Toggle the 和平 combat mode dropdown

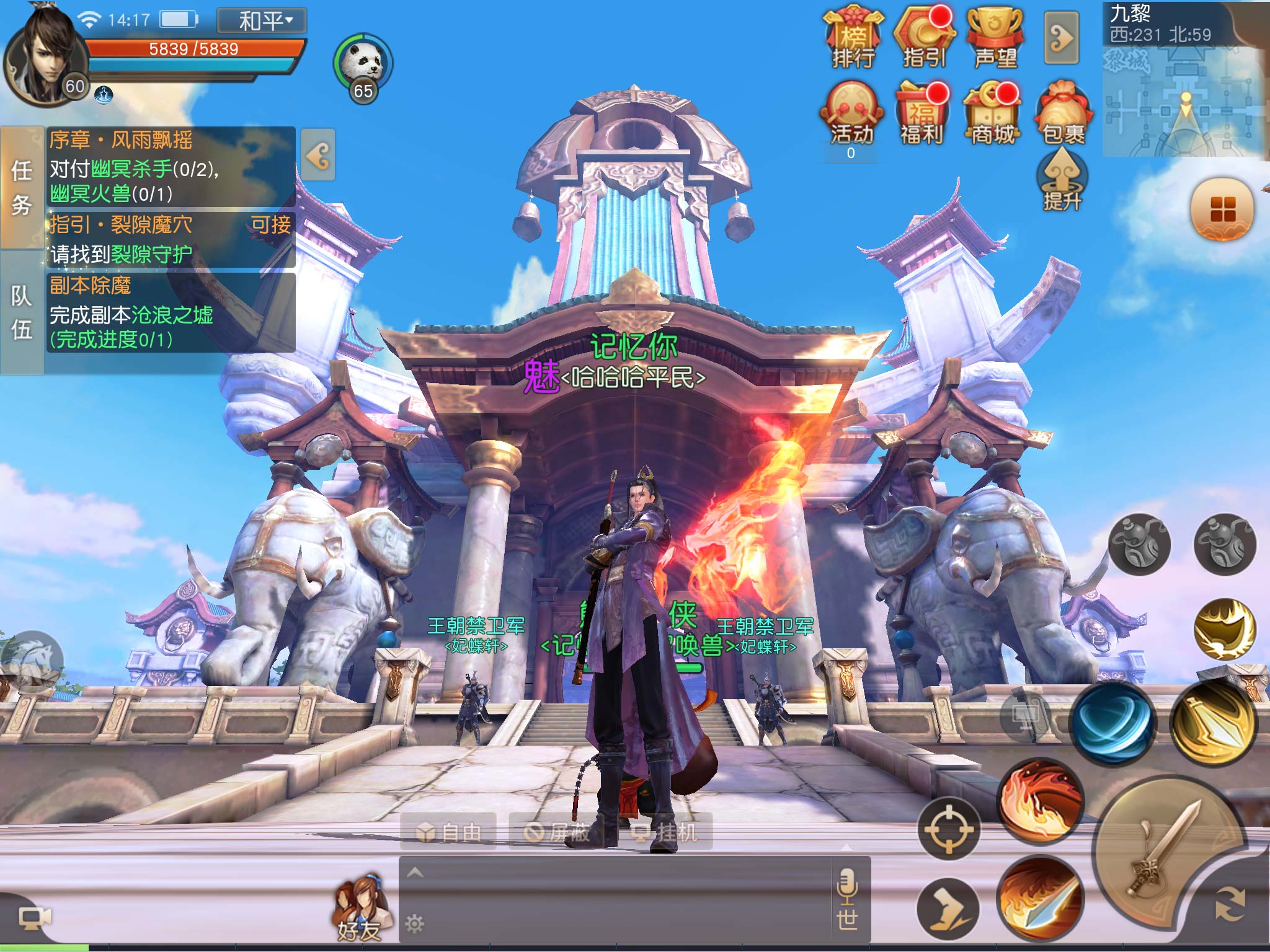(262, 21)
